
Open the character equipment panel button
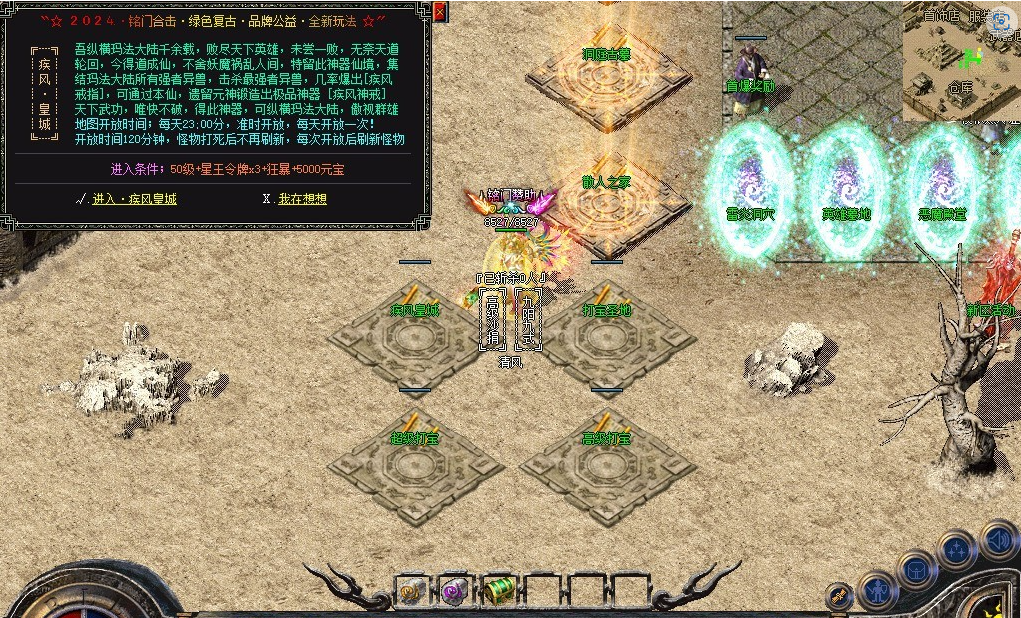(879, 591)
